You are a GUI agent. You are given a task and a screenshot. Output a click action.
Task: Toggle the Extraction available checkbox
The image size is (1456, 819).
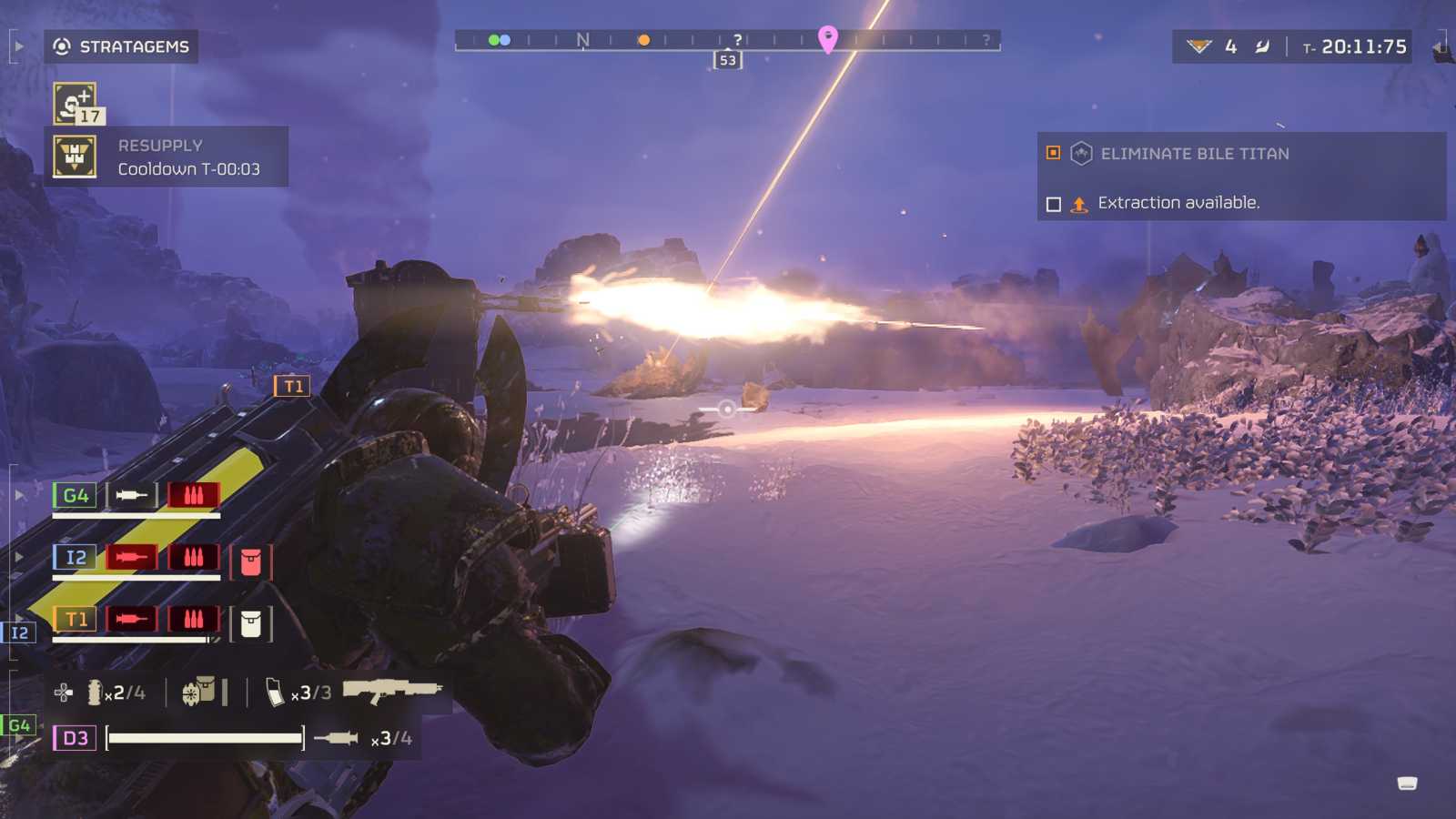coord(1054,204)
